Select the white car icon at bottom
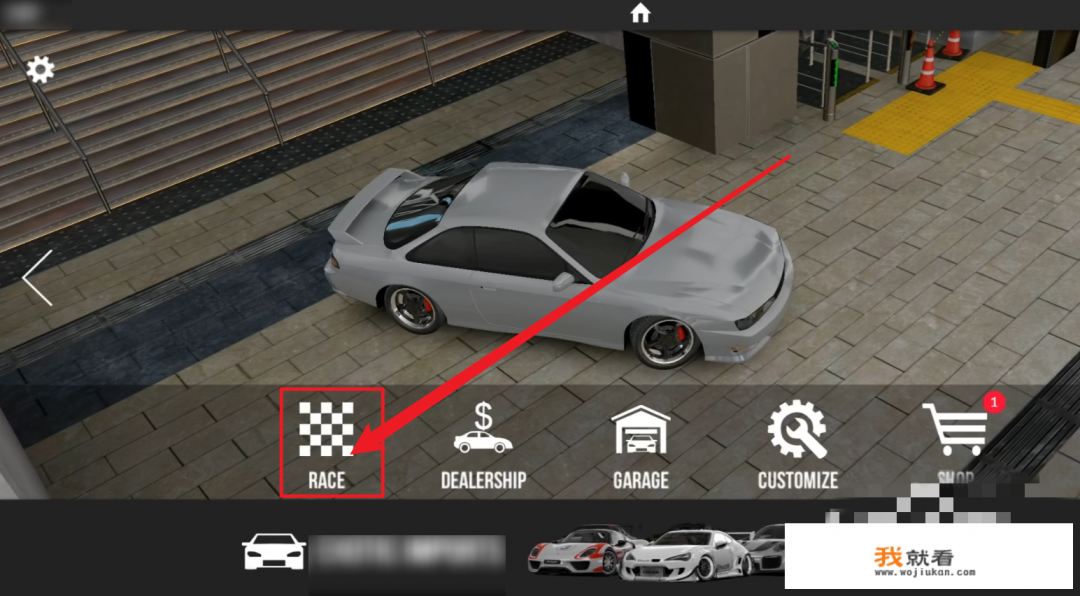Screen dimensions: 1080x596 coord(274,552)
